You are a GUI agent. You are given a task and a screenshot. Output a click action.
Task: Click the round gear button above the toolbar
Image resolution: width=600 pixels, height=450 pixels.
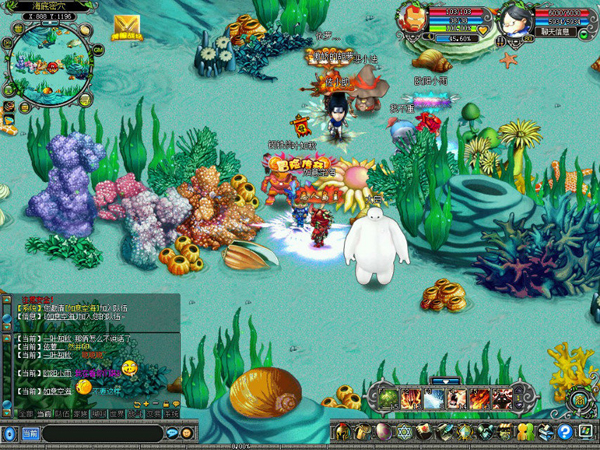click(x=578, y=399)
